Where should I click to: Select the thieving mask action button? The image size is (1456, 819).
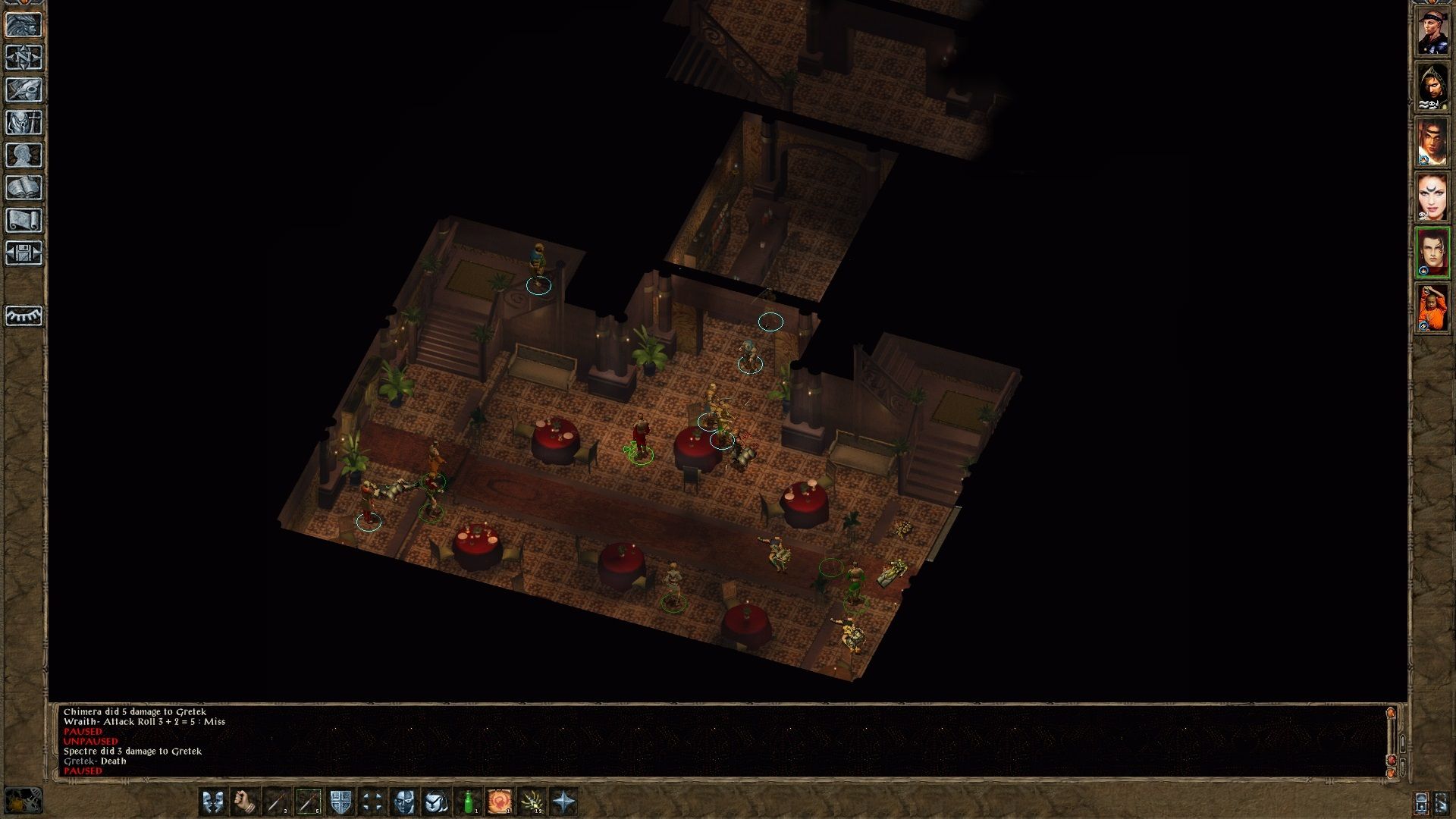[404, 801]
